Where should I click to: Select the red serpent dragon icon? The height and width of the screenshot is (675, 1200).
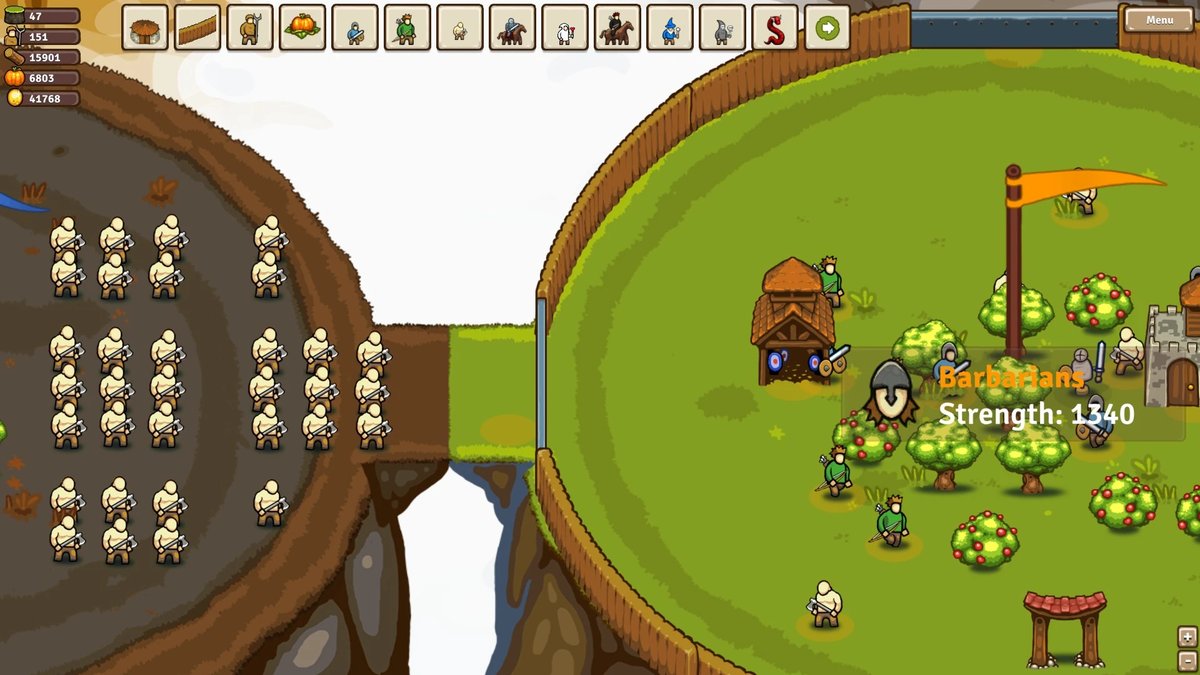(x=775, y=28)
